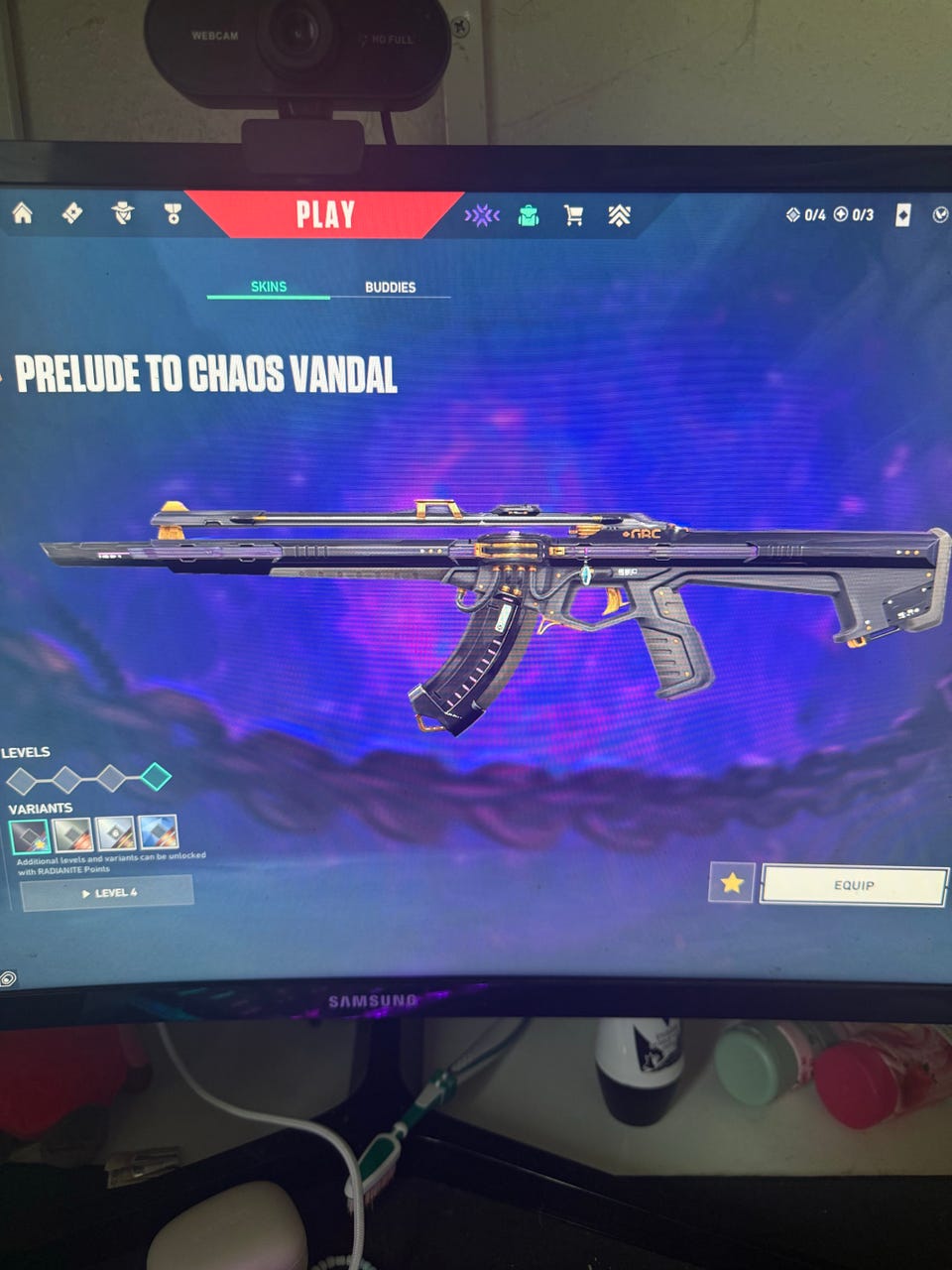
Task: Open the Career medal icon
Action: [173, 213]
